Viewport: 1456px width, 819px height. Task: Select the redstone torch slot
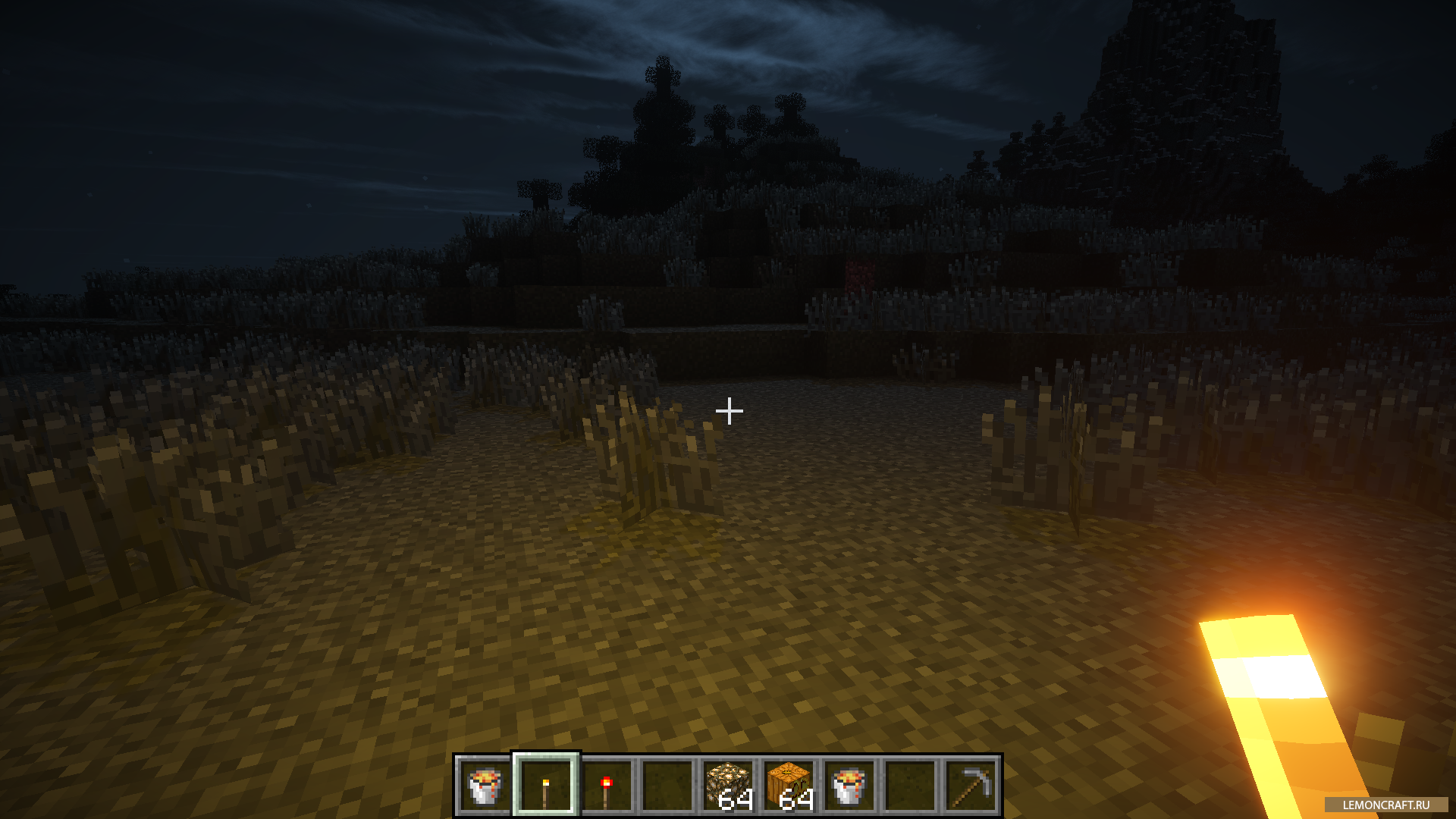(x=607, y=786)
